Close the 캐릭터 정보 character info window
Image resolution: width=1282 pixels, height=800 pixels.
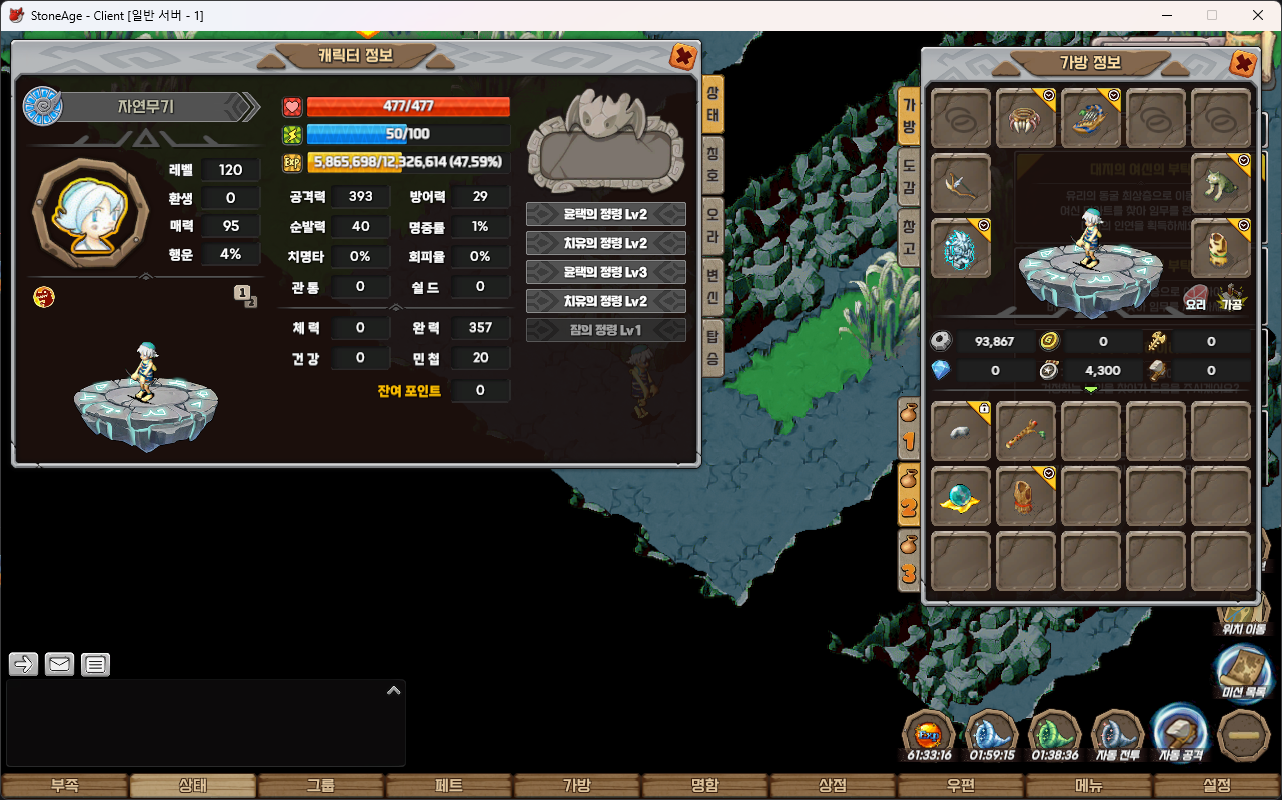(683, 57)
